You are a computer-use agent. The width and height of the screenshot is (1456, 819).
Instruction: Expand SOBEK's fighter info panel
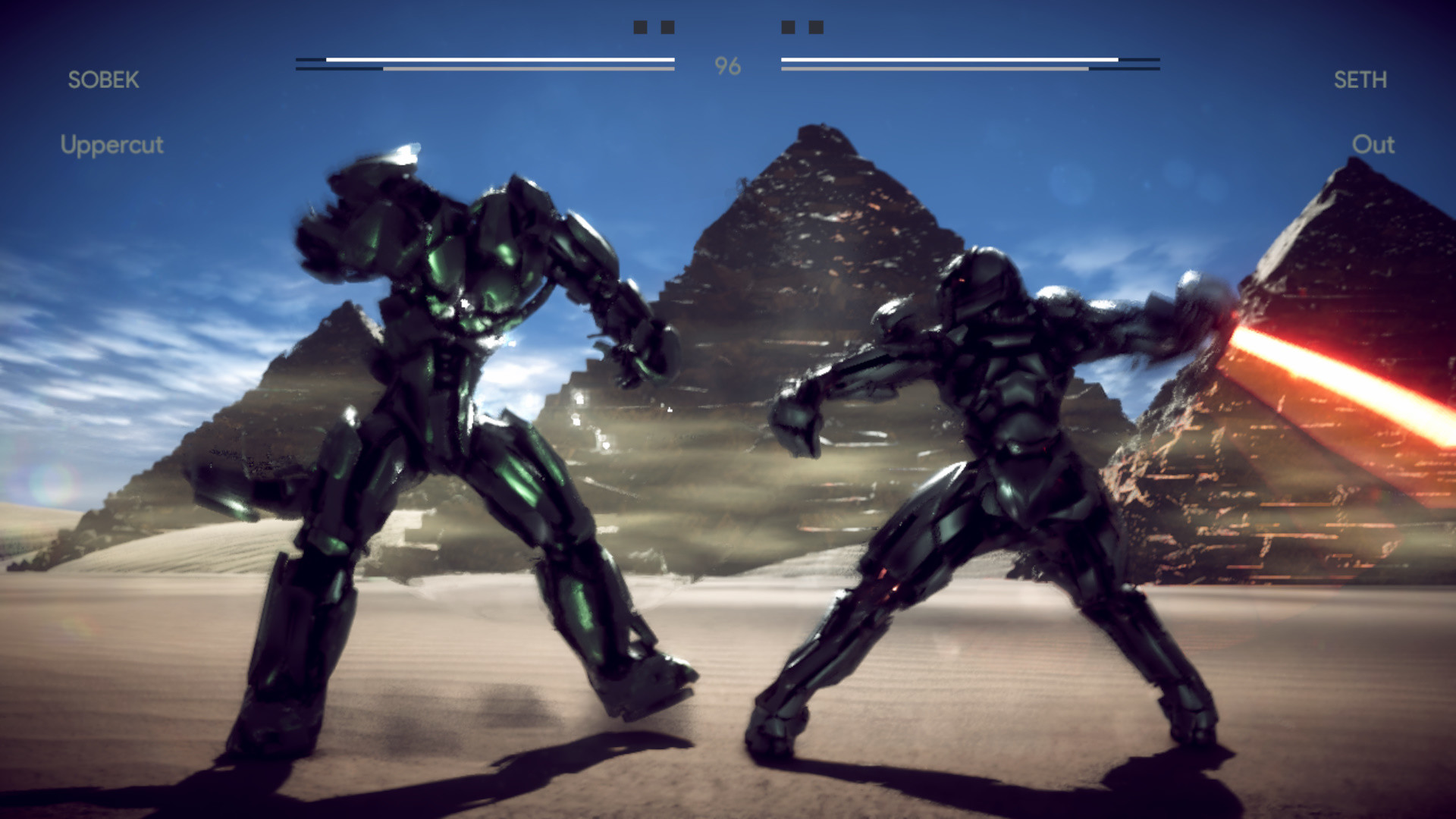point(103,80)
